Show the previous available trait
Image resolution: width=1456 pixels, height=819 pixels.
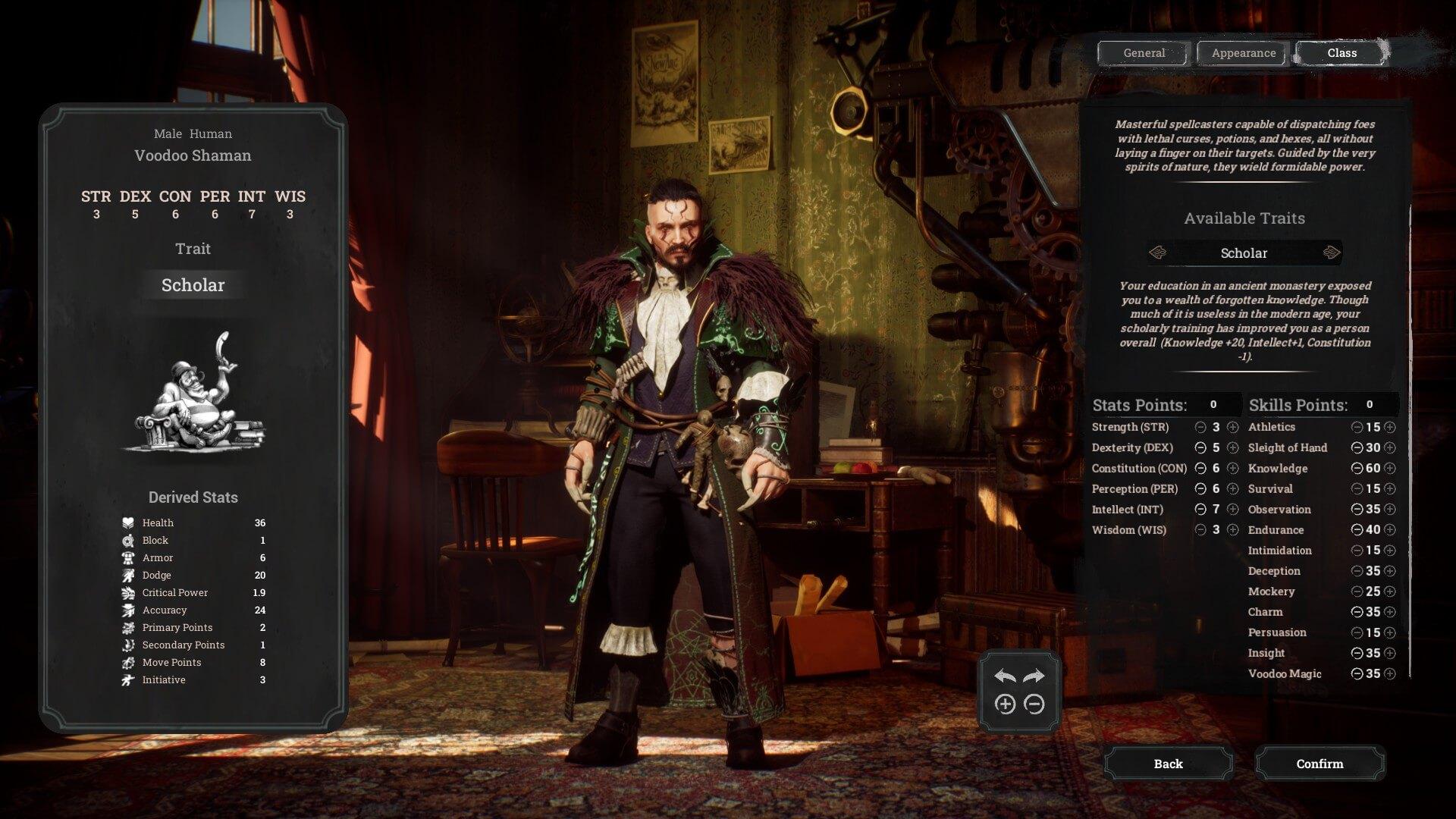click(x=1158, y=253)
